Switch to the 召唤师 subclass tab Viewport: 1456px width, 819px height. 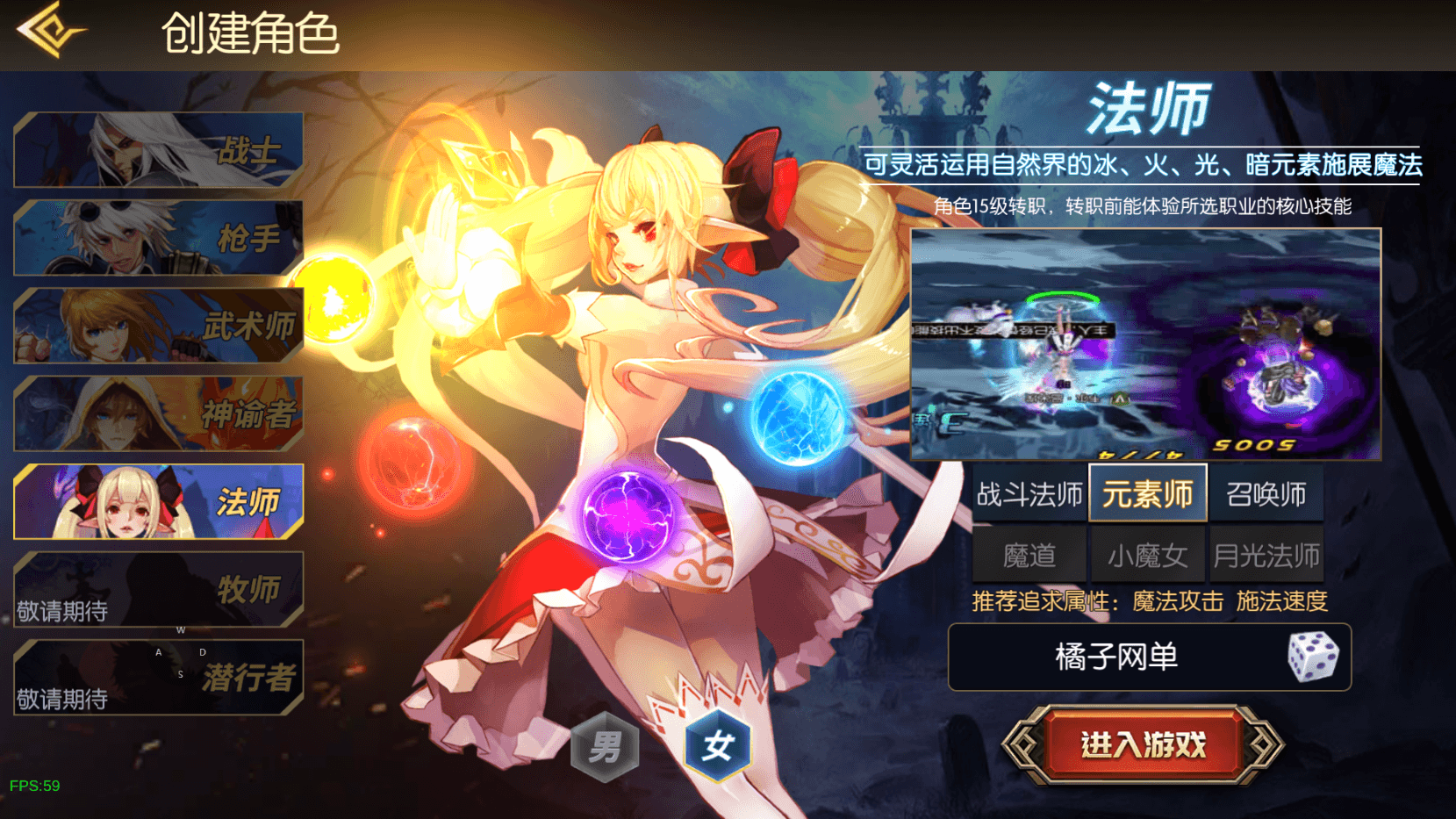[x=1267, y=493]
